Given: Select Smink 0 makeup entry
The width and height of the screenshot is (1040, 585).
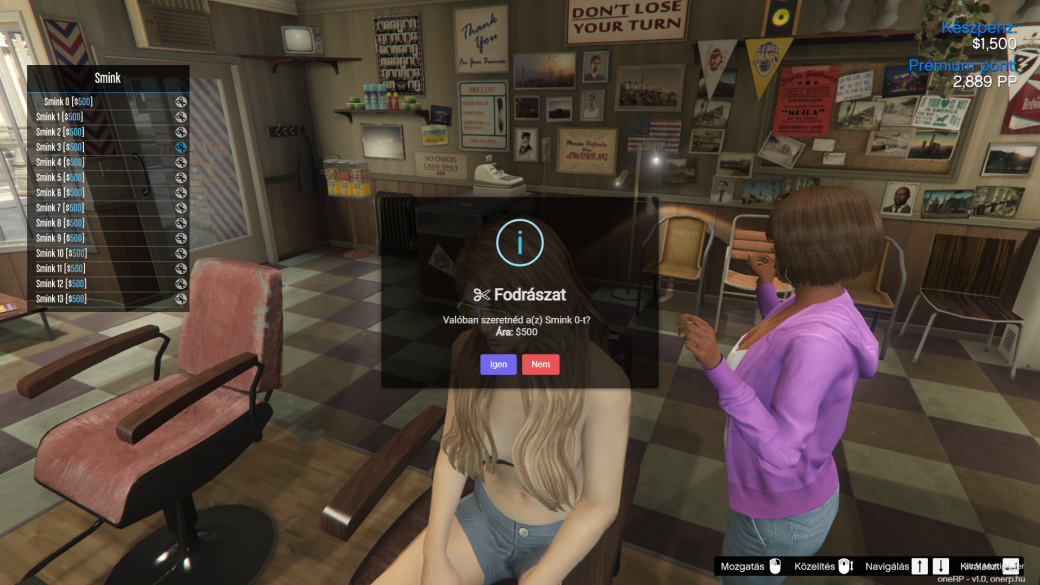Looking at the screenshot, I should [108, 101].
